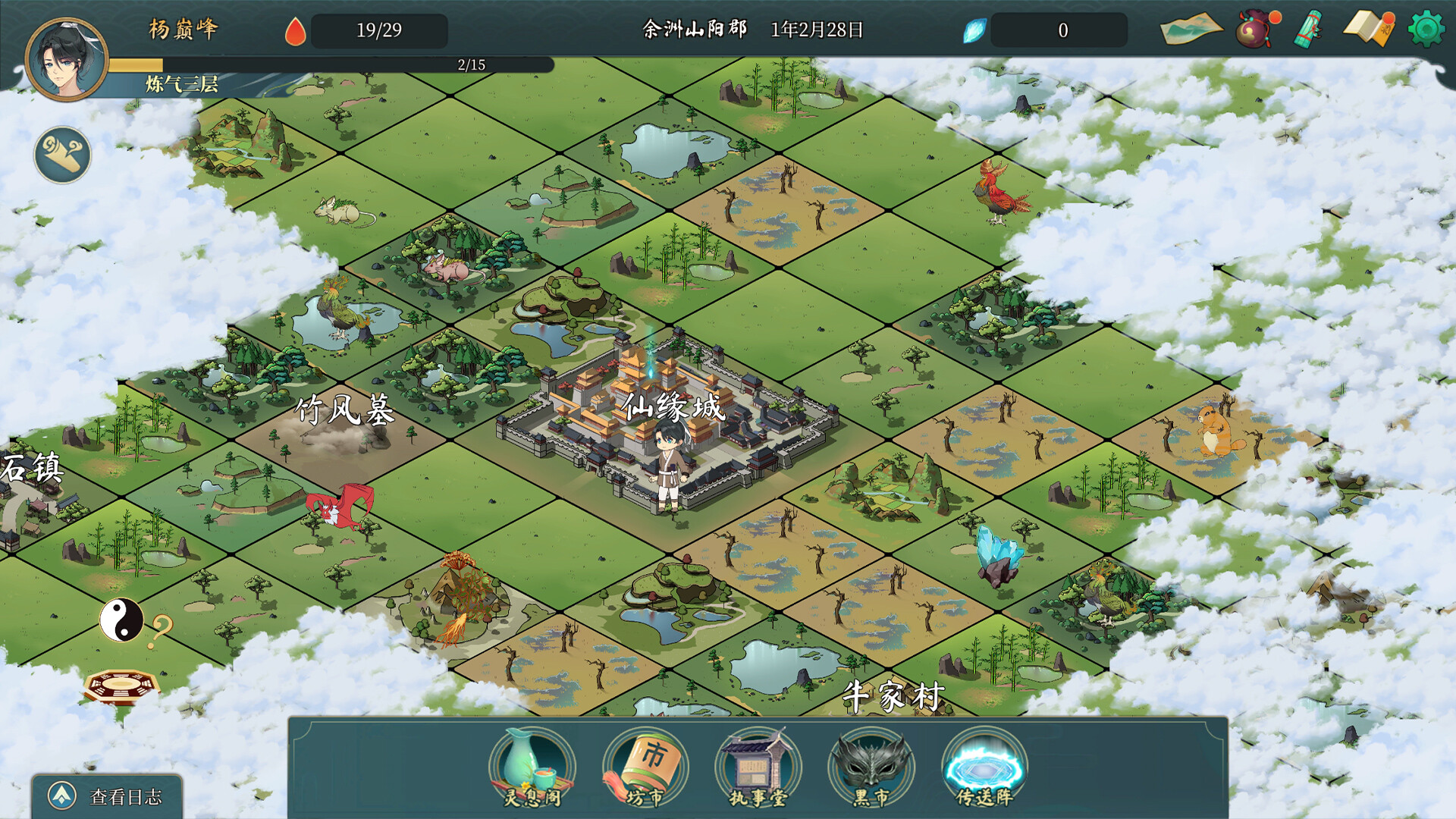Open the game settings gear
The image size is (1456, 819).
point(1426,30)
